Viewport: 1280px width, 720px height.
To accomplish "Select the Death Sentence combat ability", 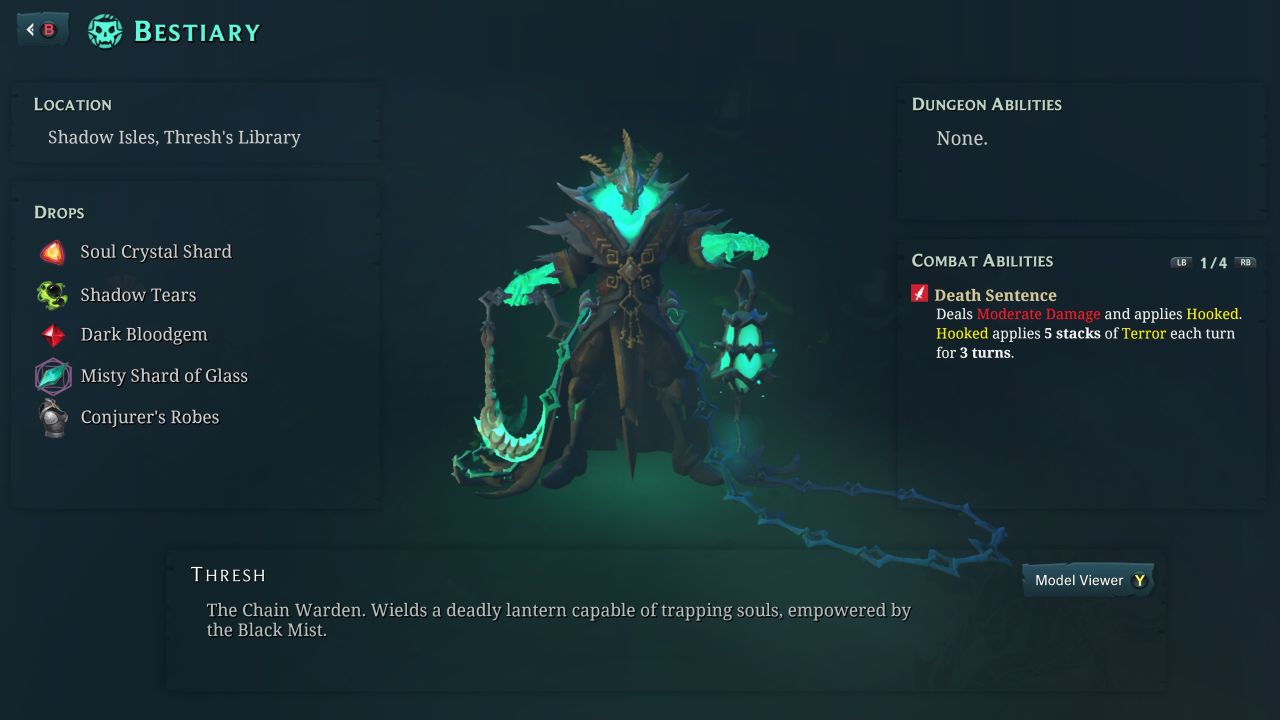I will [x=994, y=295].
